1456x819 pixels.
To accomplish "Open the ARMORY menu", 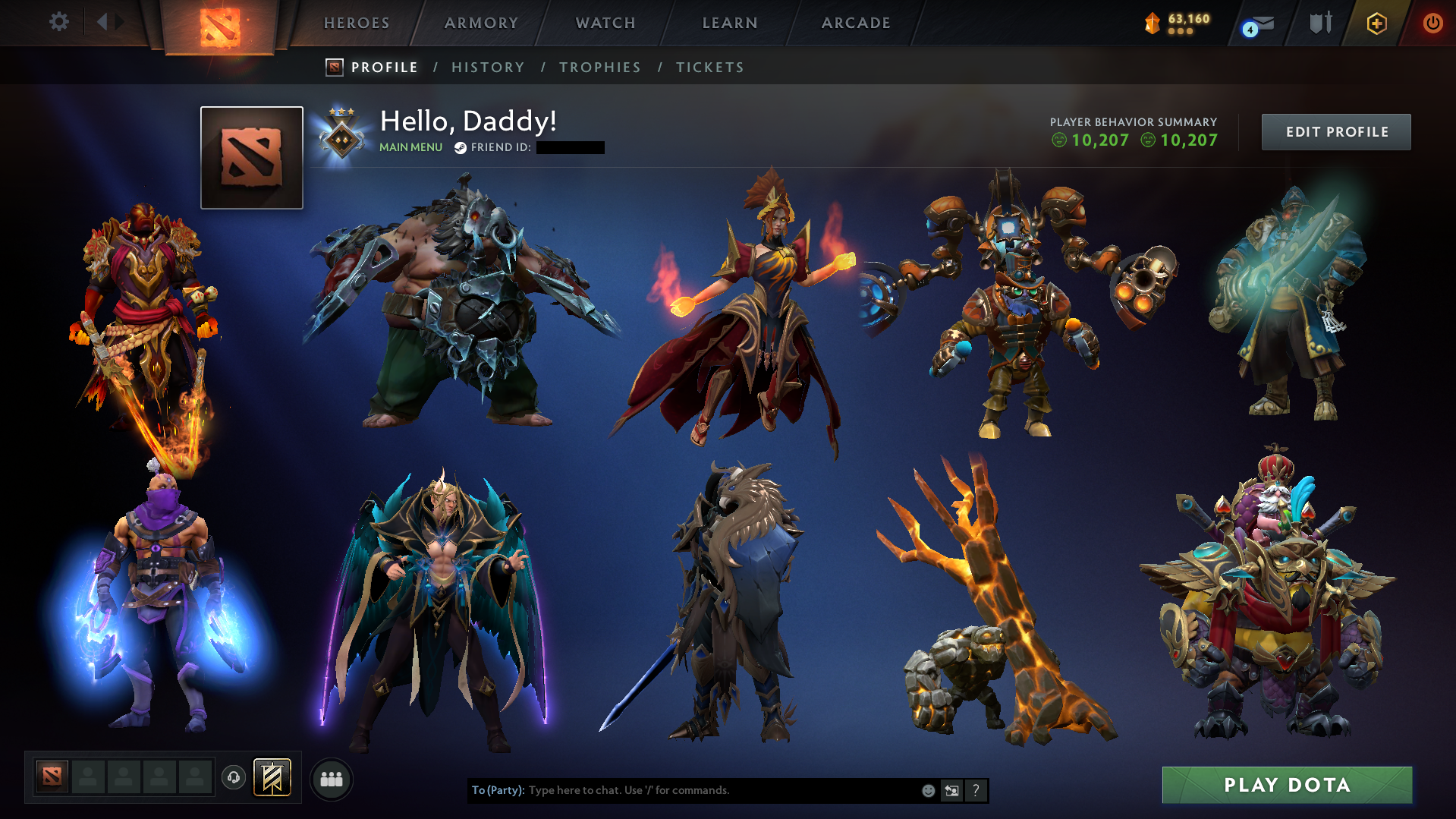I will [x=481, y=23].
